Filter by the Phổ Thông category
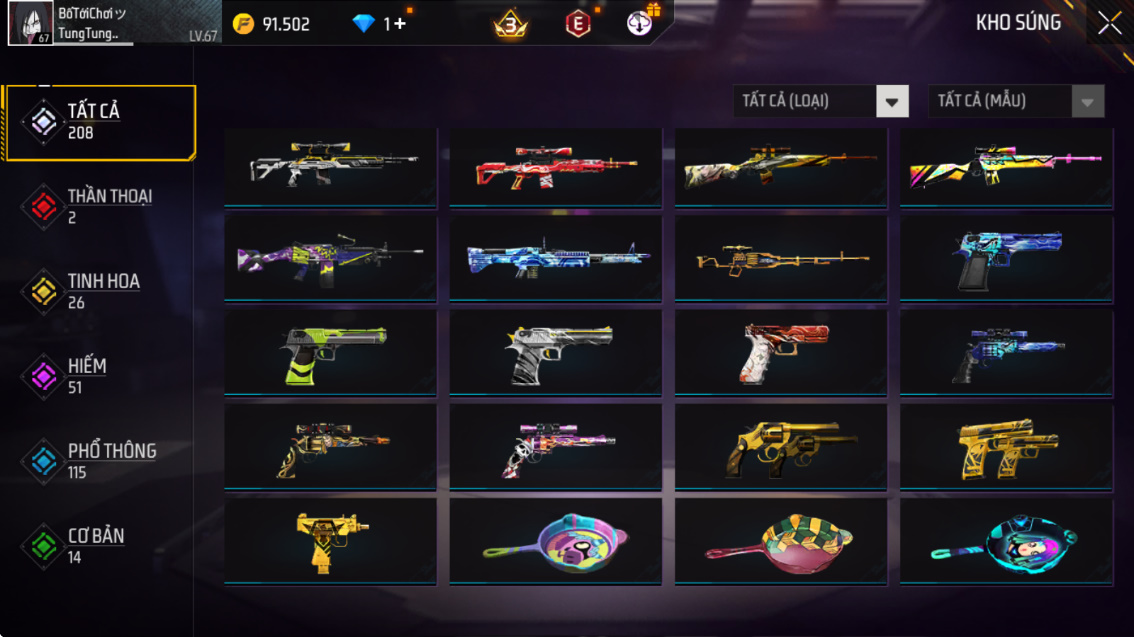 pyautogui.click(x=99, y=461)
